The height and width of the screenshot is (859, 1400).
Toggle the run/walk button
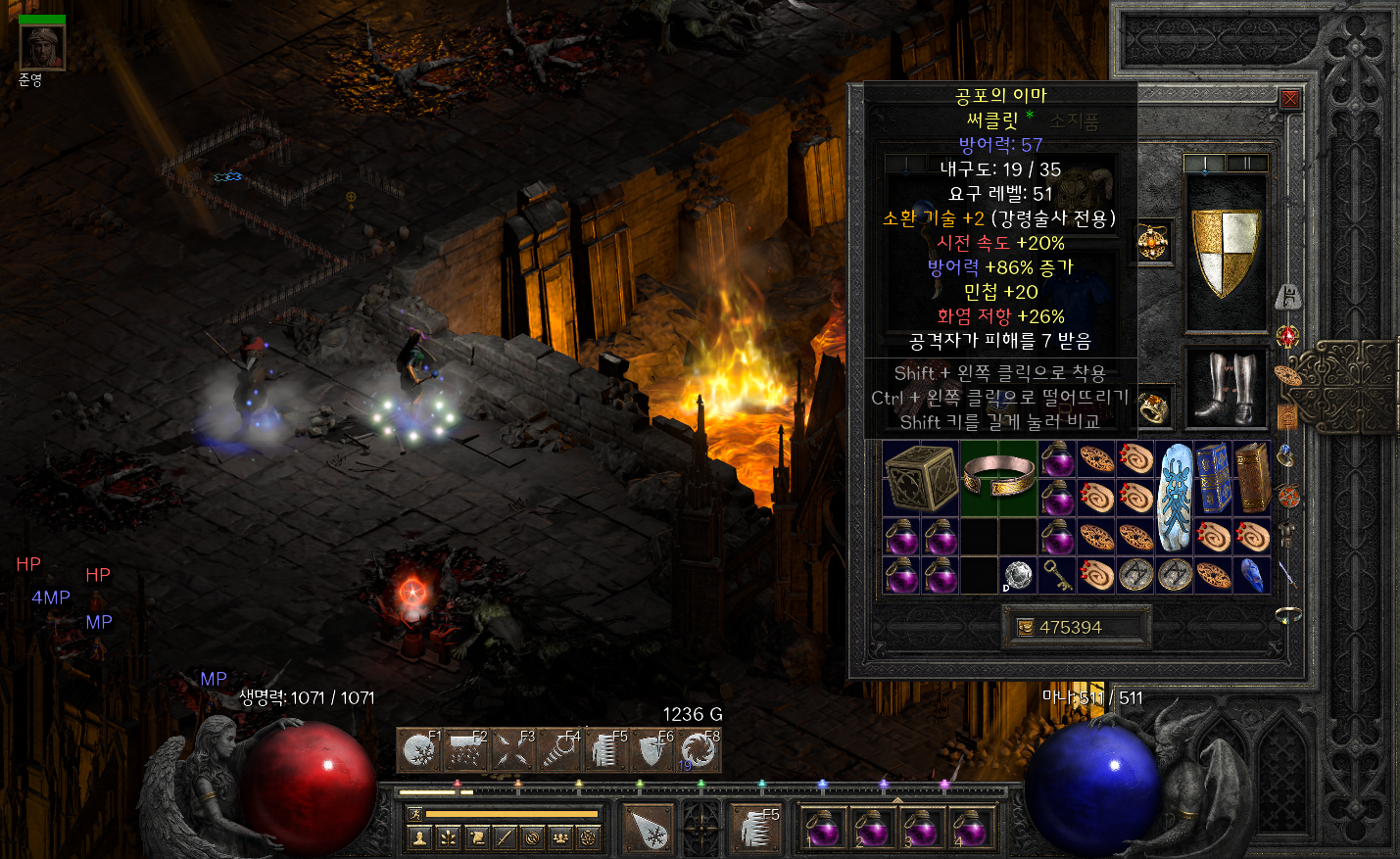pyautogui.click(x=415, y=814)
